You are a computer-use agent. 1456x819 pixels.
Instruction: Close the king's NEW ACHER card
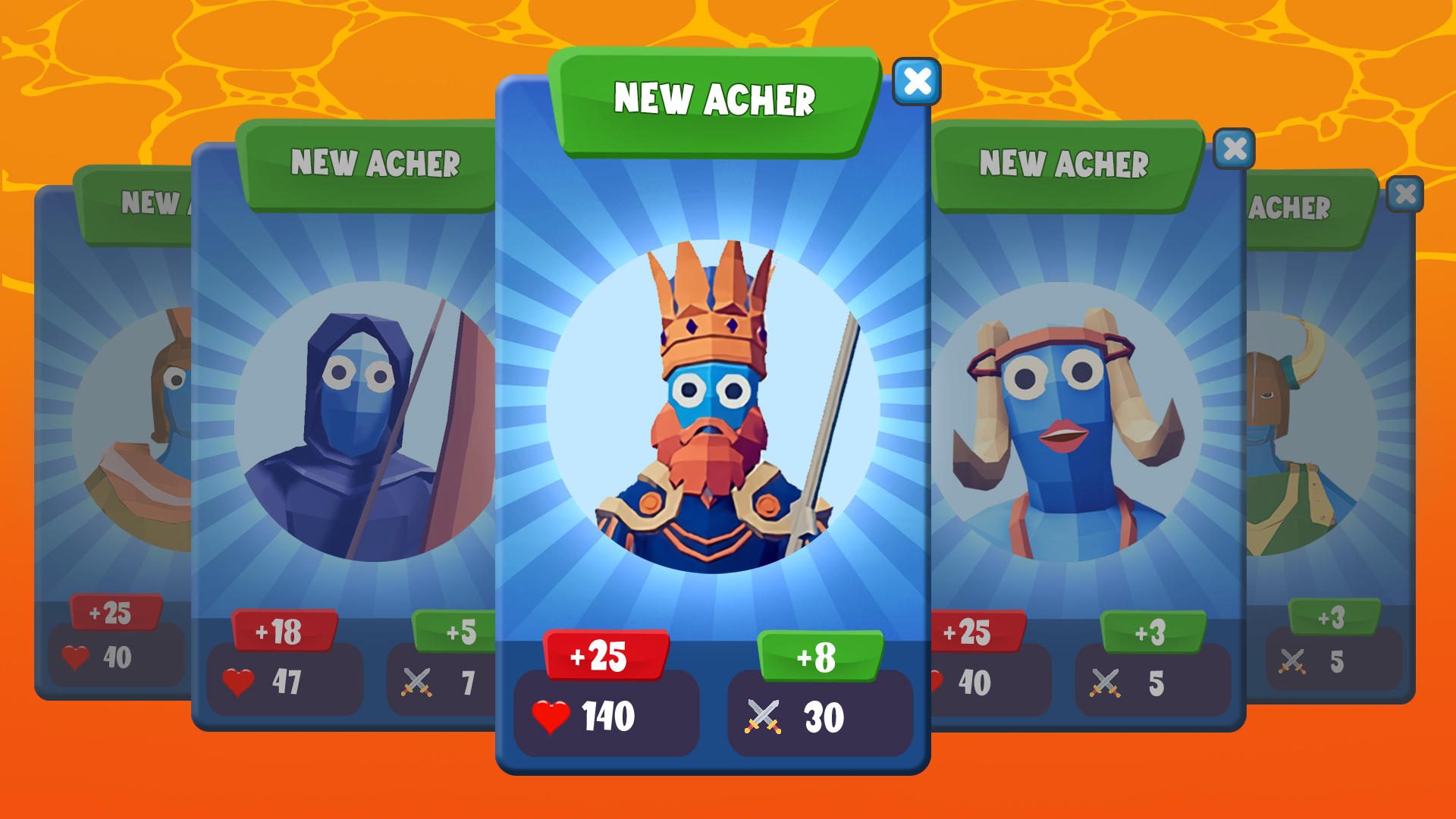916,82
